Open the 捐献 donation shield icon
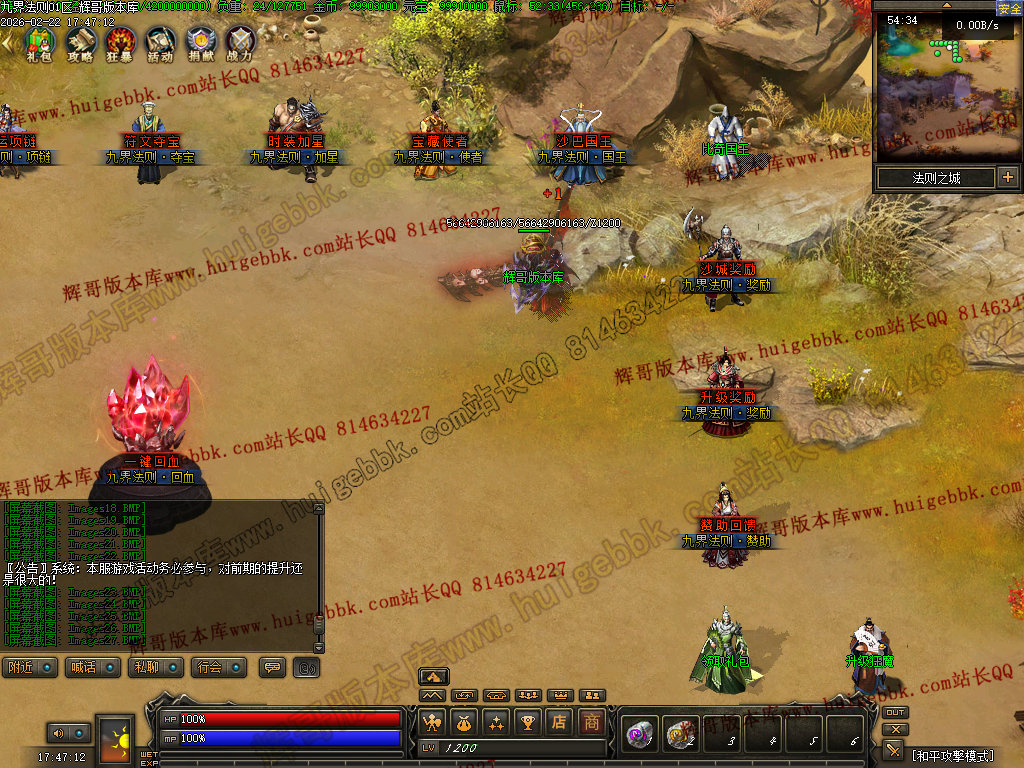1024x768 pixels. coord(200,42)
